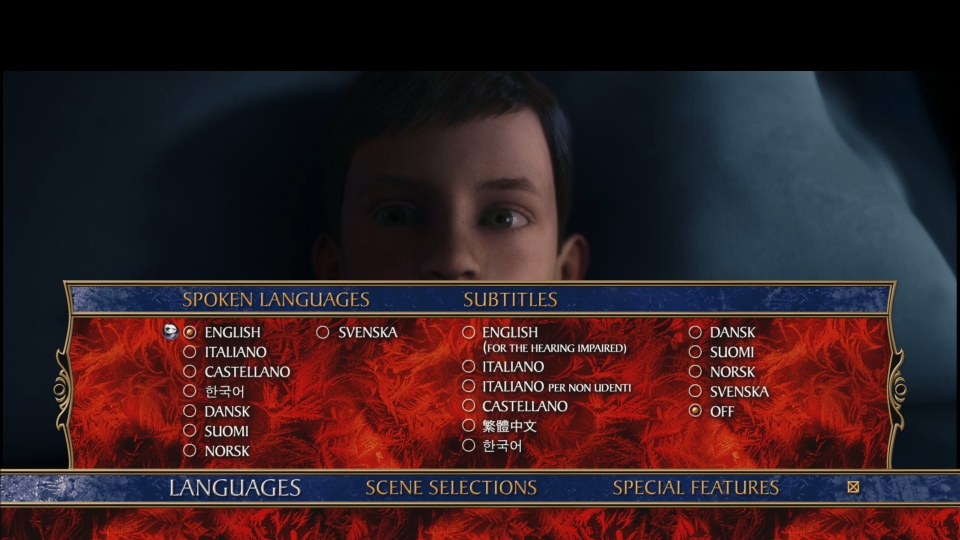Close the menu with the X box icon

(853, 488)
